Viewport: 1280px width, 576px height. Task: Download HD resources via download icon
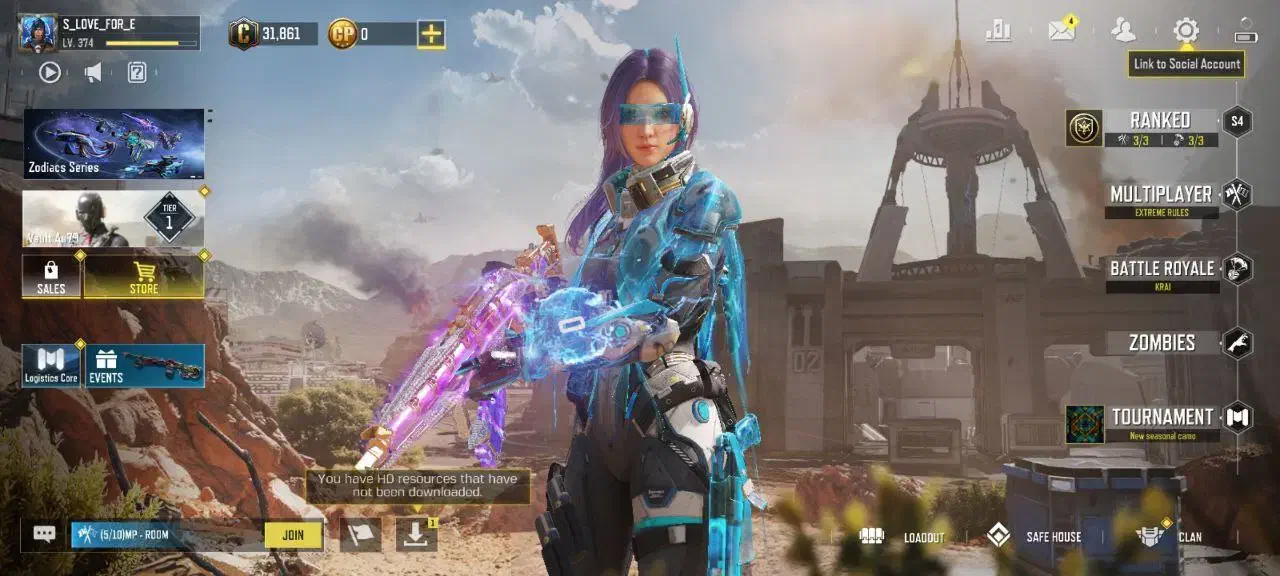click(x=417, y=534)
